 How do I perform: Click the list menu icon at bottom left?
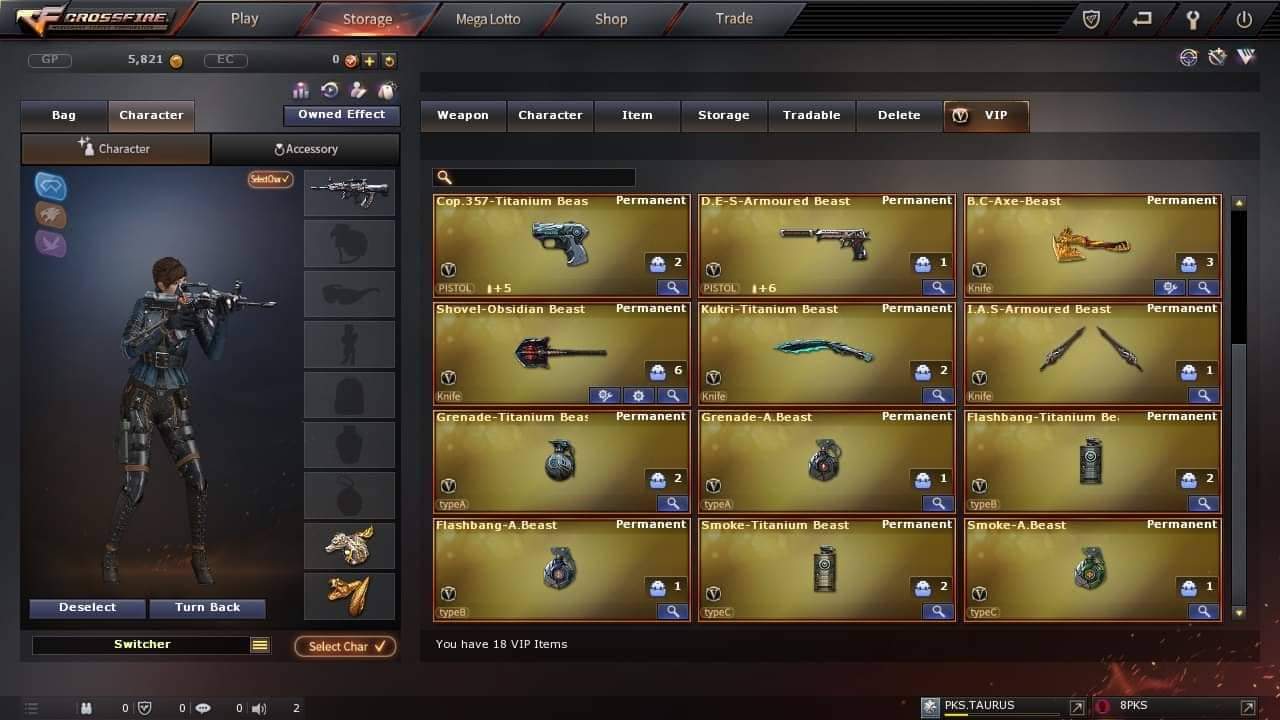pyautogui.click(x=31, y=707)
